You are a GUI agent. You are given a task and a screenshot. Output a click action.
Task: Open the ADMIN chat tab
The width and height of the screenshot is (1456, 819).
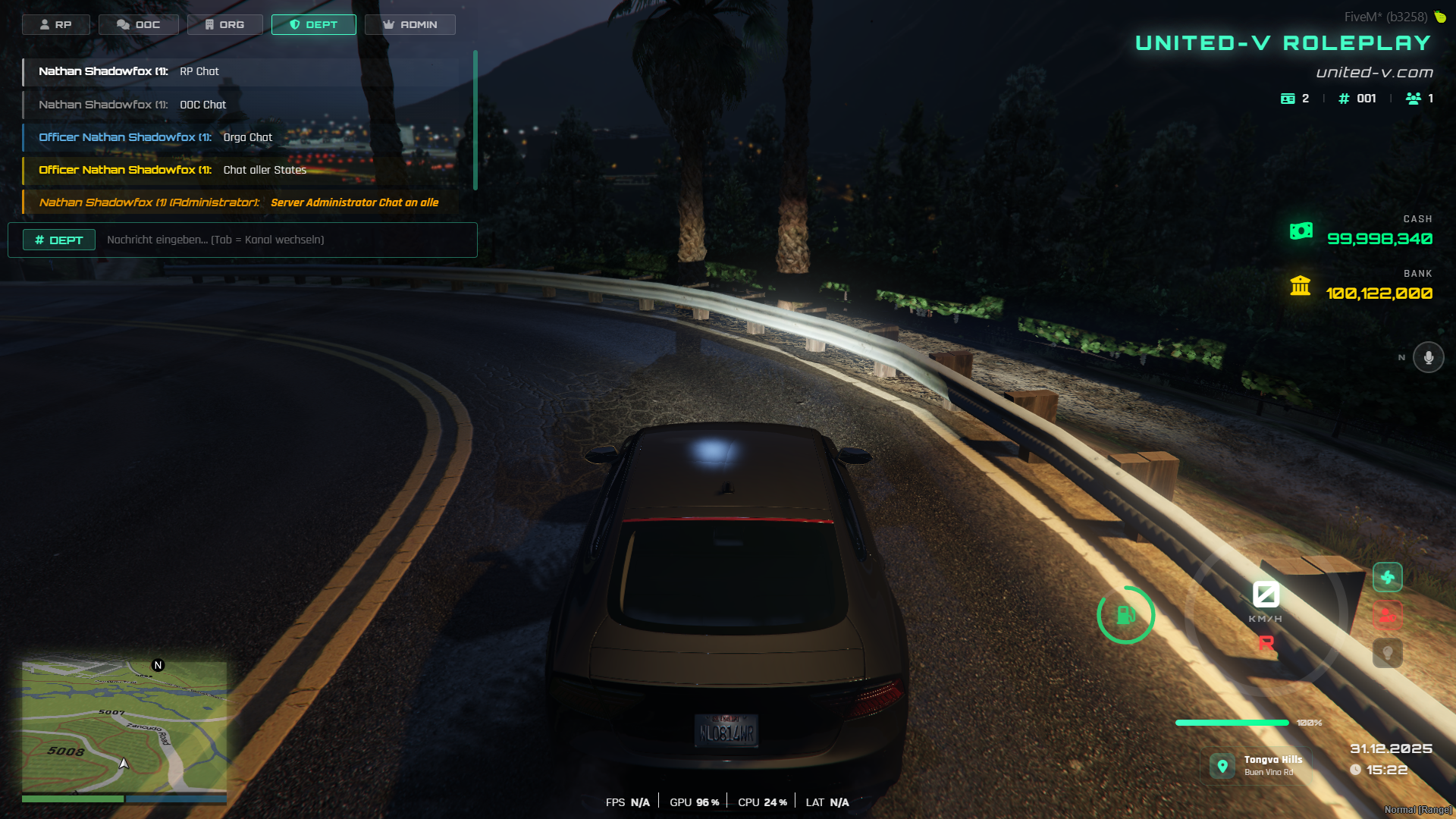[x=409, y=24]
